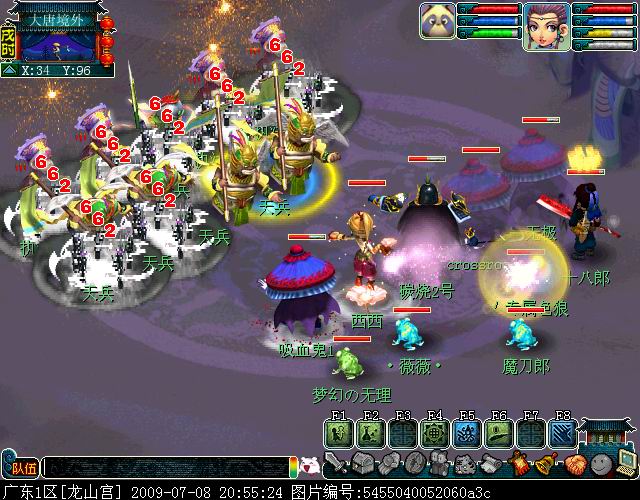Trigger the F4 circular formation skill
The width and height of the screenshot is (640, 500).
435,433
